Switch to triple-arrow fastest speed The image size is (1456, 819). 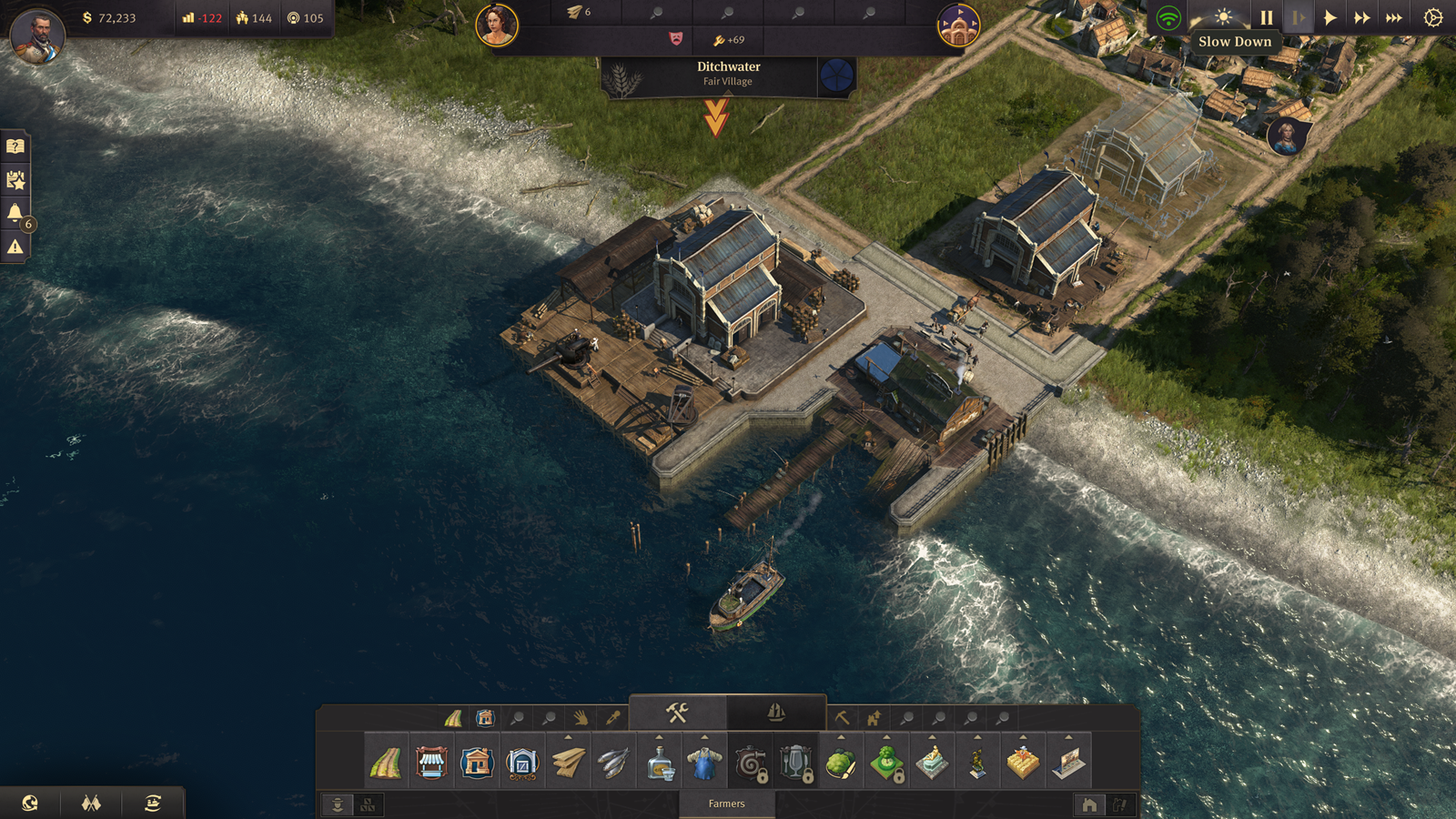pyautogui.click(x=1393, y=17)
